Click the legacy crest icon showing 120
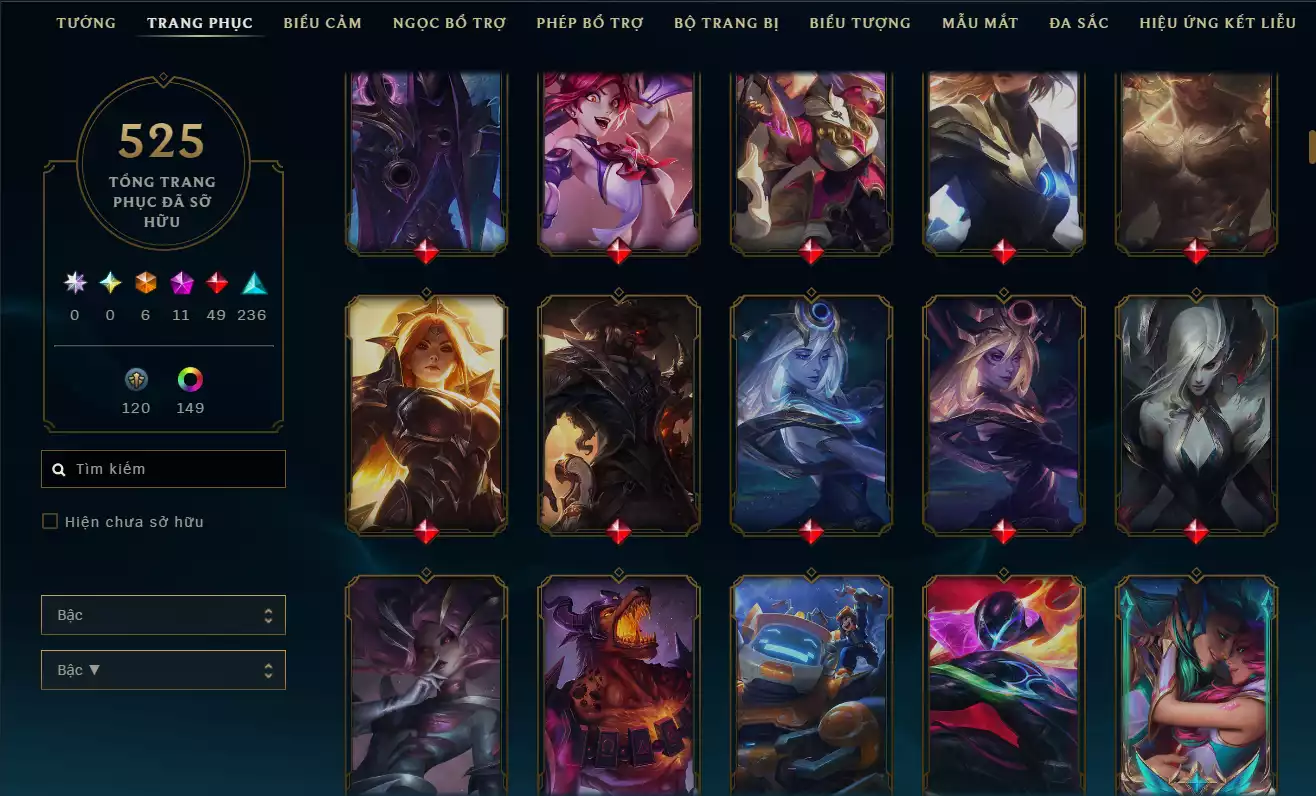Image resolution: width=1316 pixels, height=796 pixels. [x=136, y=380]
